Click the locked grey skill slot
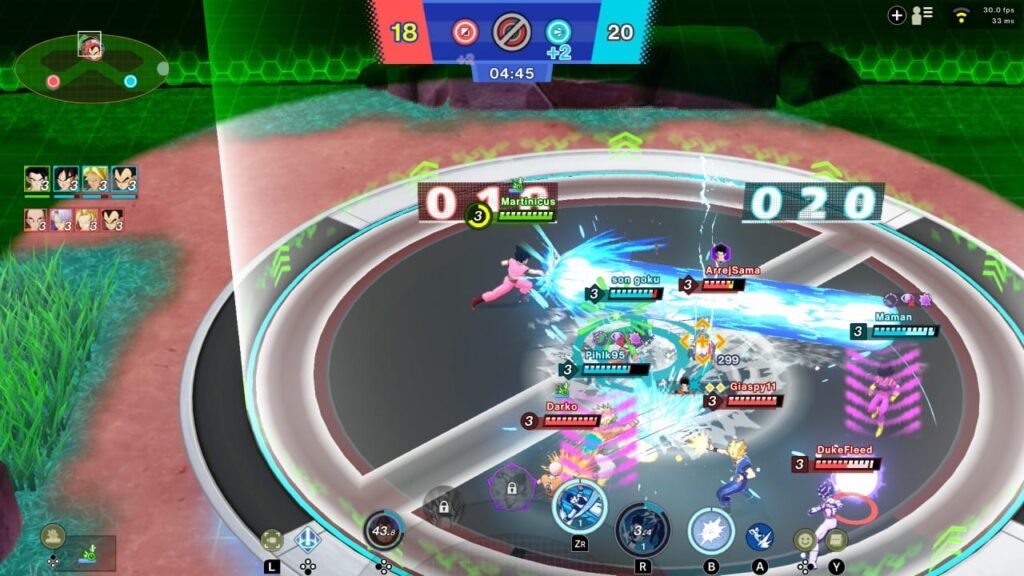 click(443, 506)
